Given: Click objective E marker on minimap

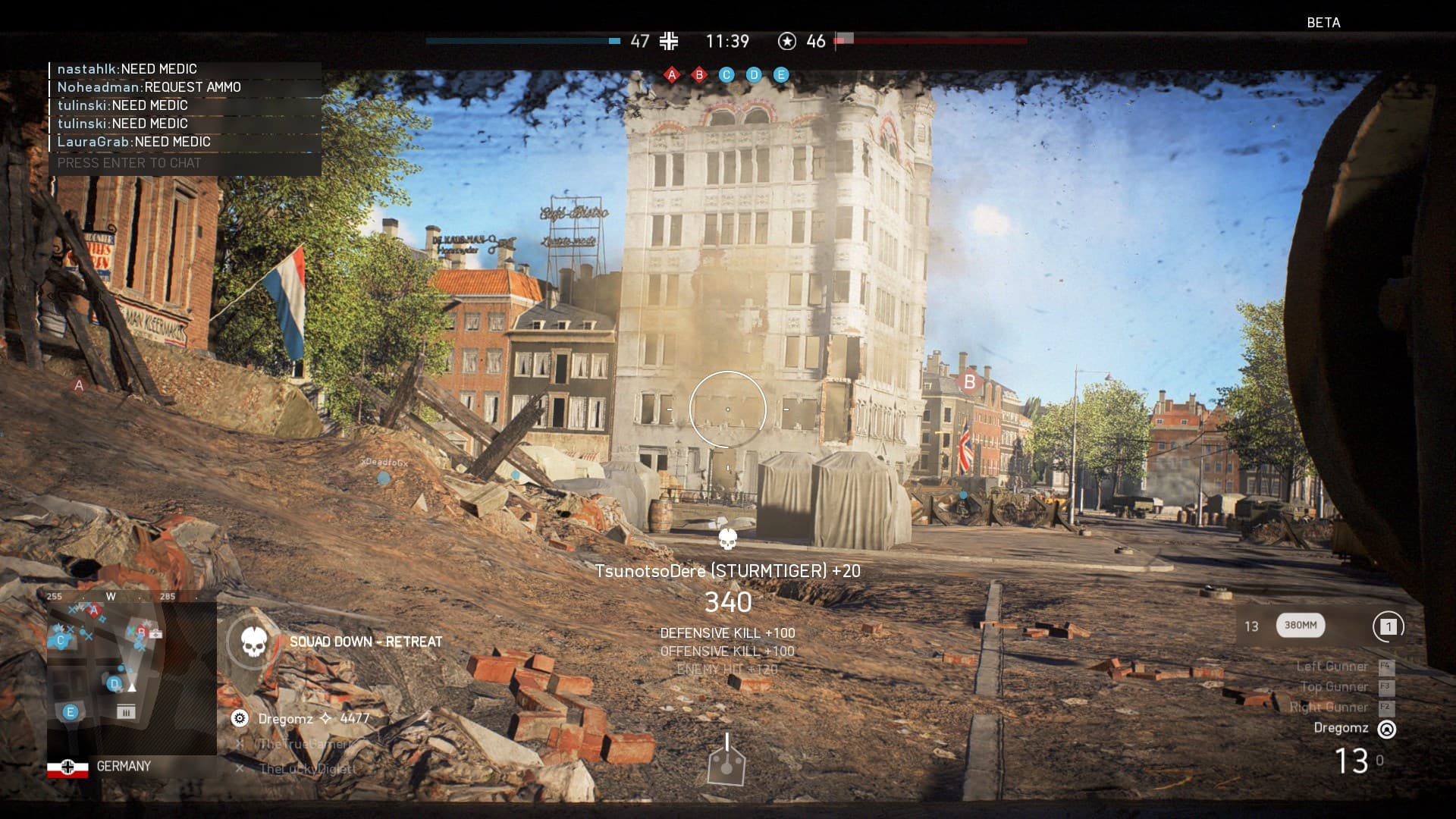Looking at the screenshot, I should (71, 712).
